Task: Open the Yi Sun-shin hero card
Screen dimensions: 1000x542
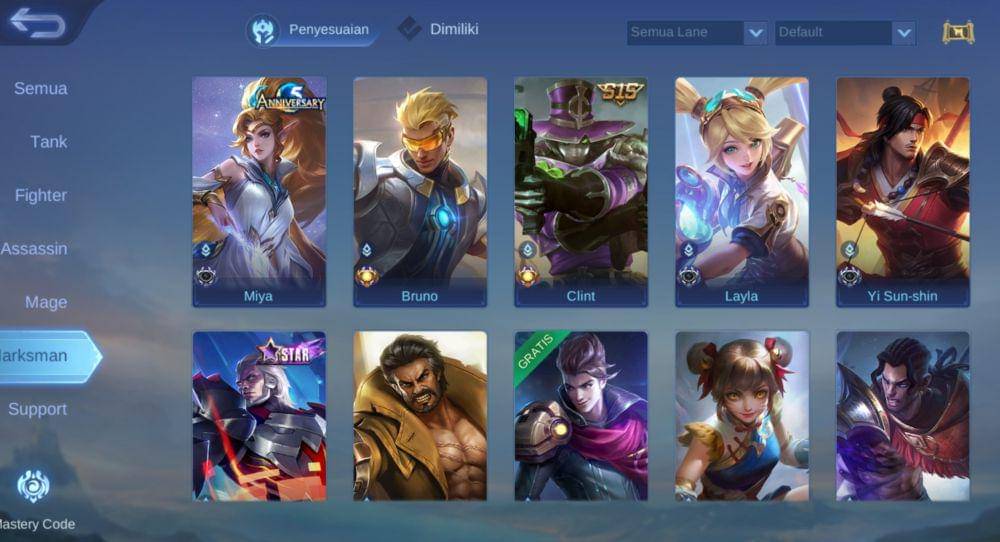Action: point(903,190)
